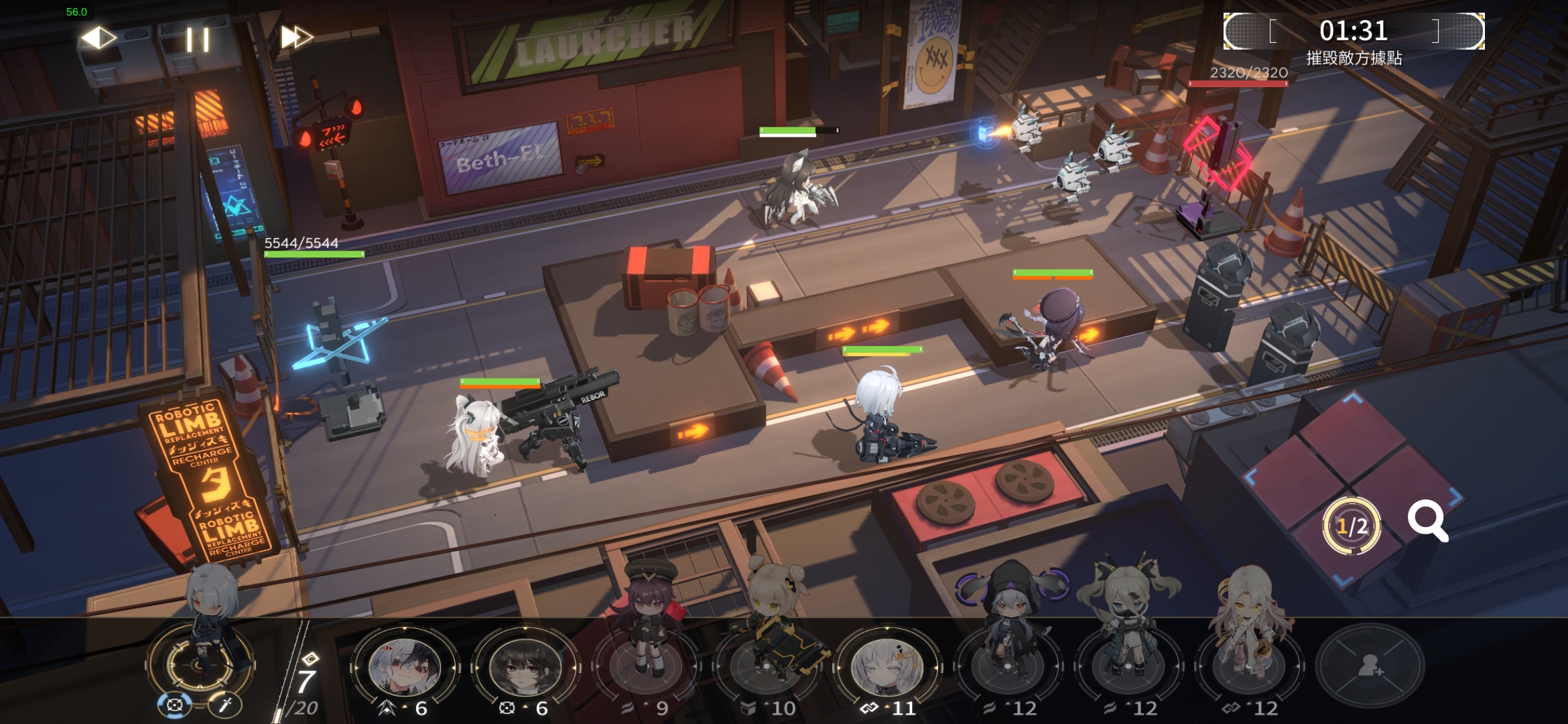Select the white-haired portrait costing 11
The height and width of the screenshot is (724, 1568).
(886, 666)
